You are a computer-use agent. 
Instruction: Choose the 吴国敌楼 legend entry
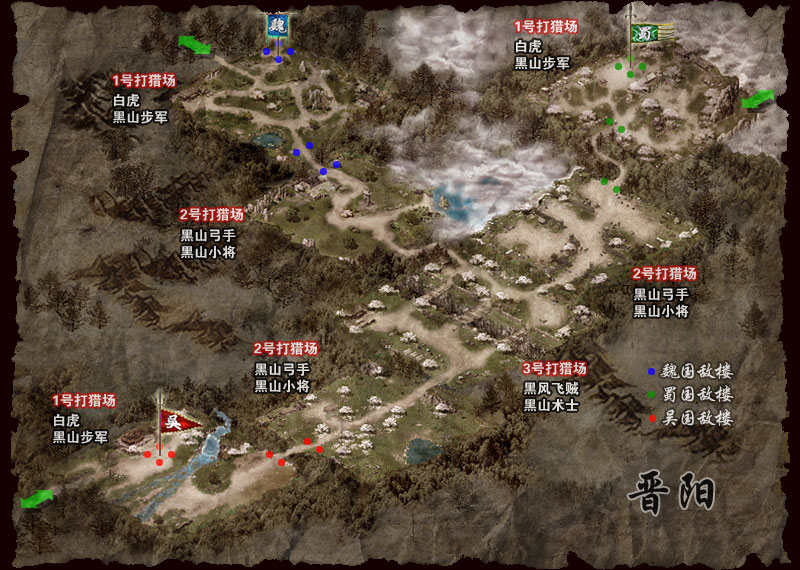[690, 419]
